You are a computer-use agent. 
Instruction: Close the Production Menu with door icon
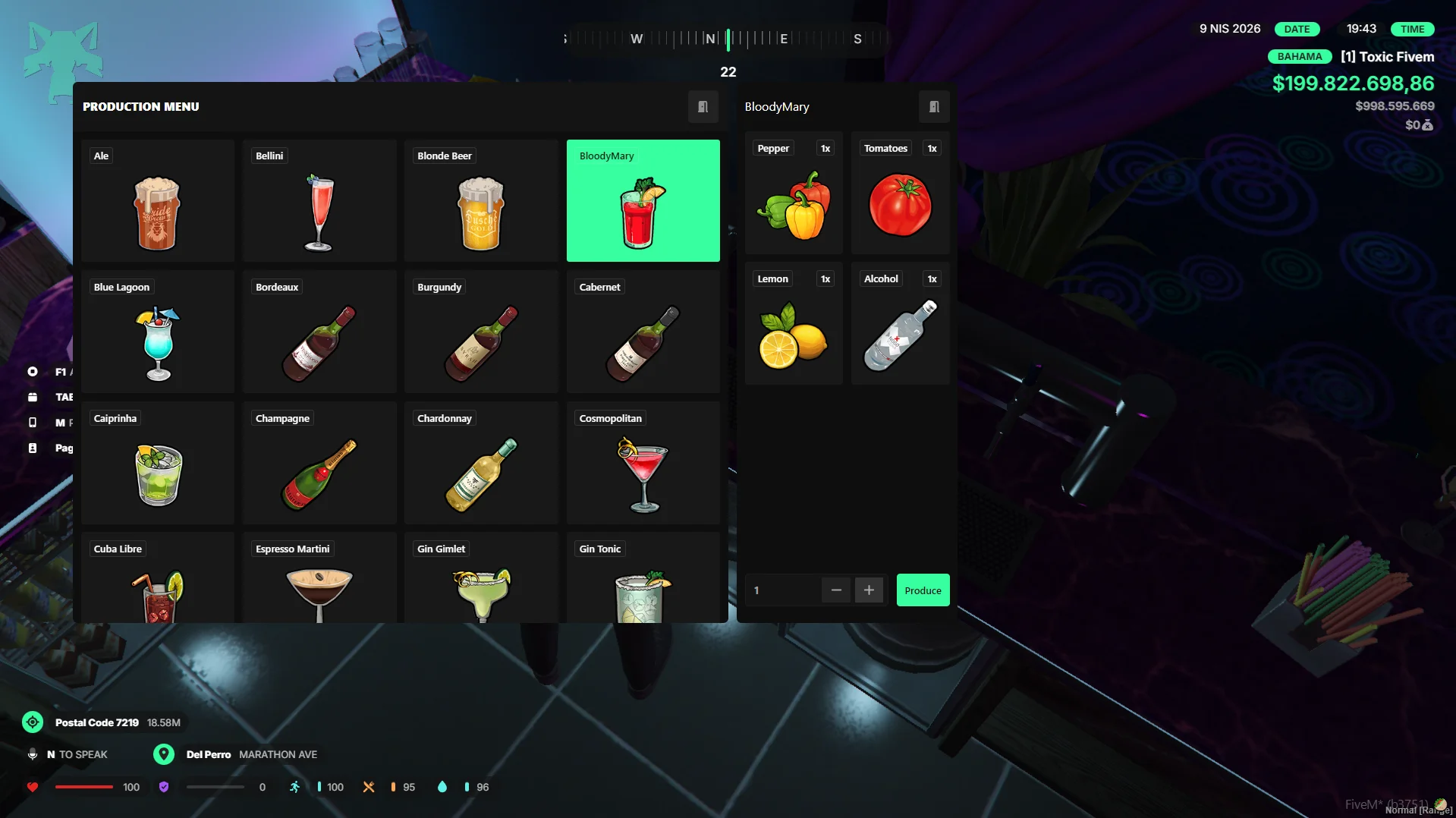pos(703,107)
